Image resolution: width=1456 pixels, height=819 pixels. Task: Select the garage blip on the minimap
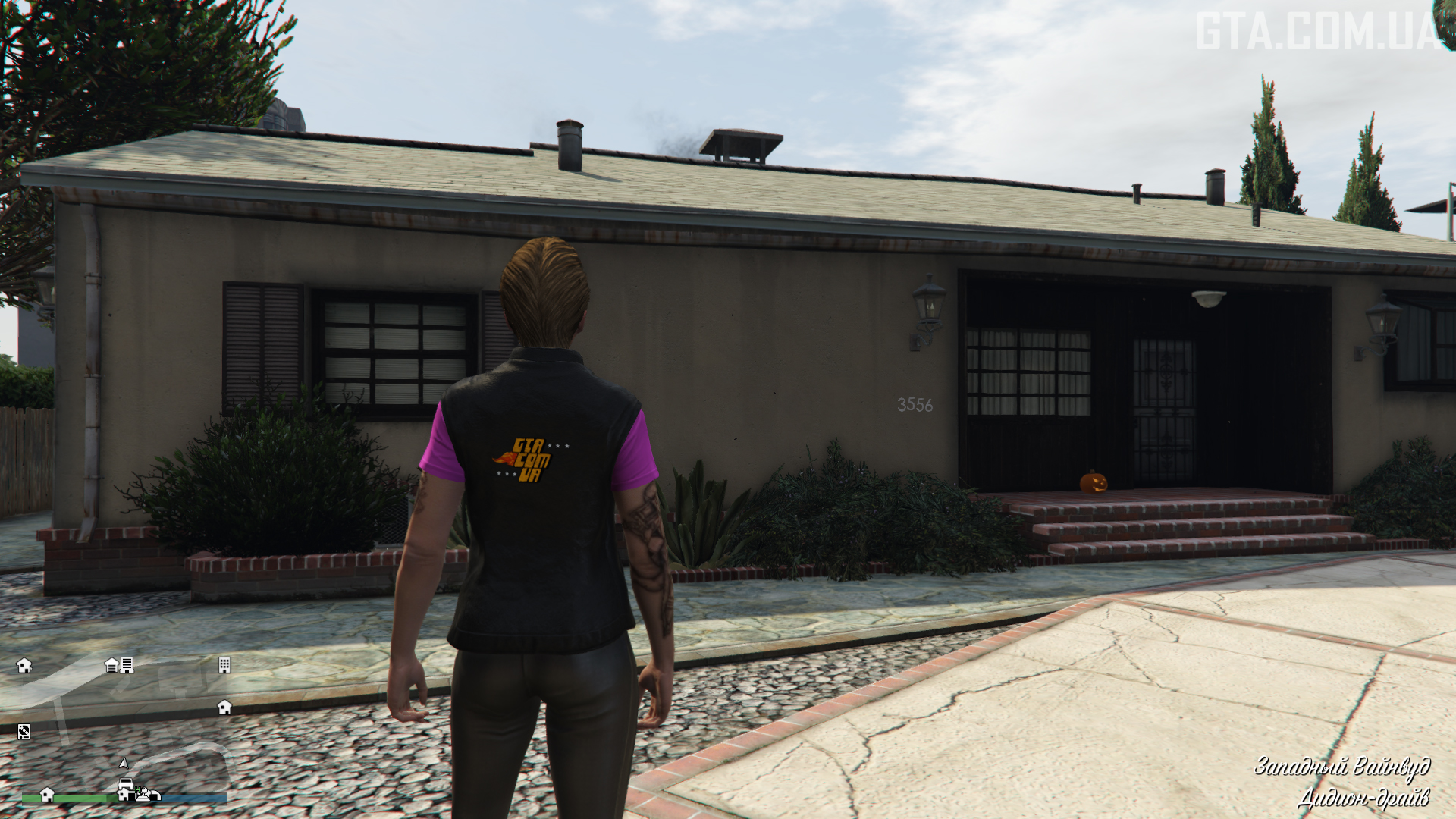(x=111, y=665)
